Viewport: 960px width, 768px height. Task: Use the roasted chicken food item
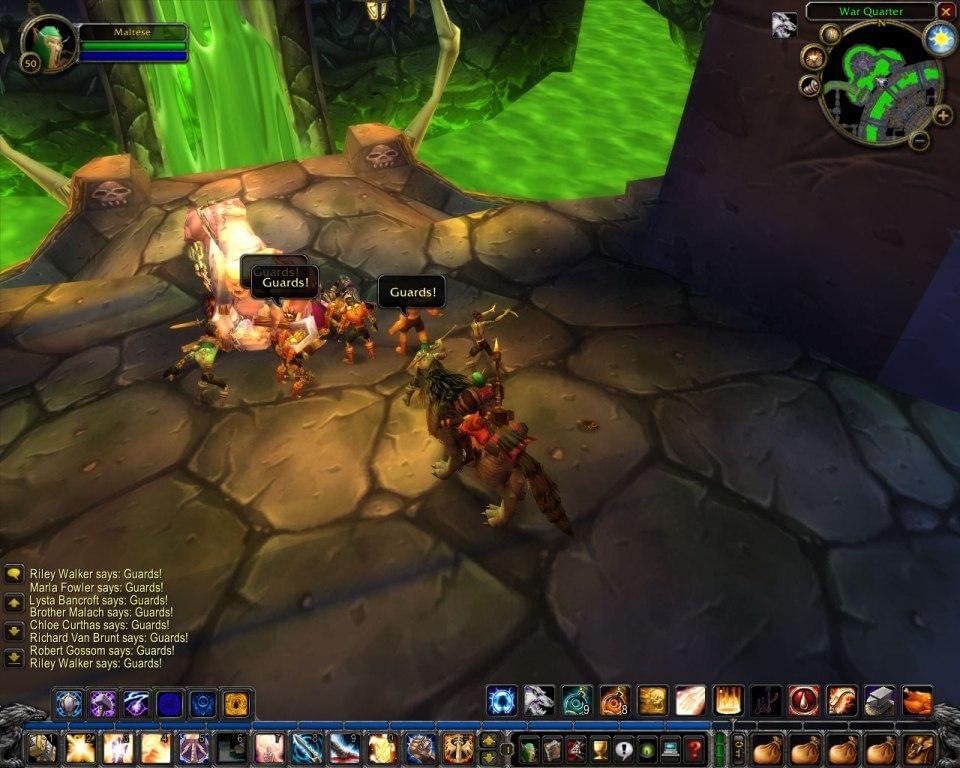click(x=917, y=700)
